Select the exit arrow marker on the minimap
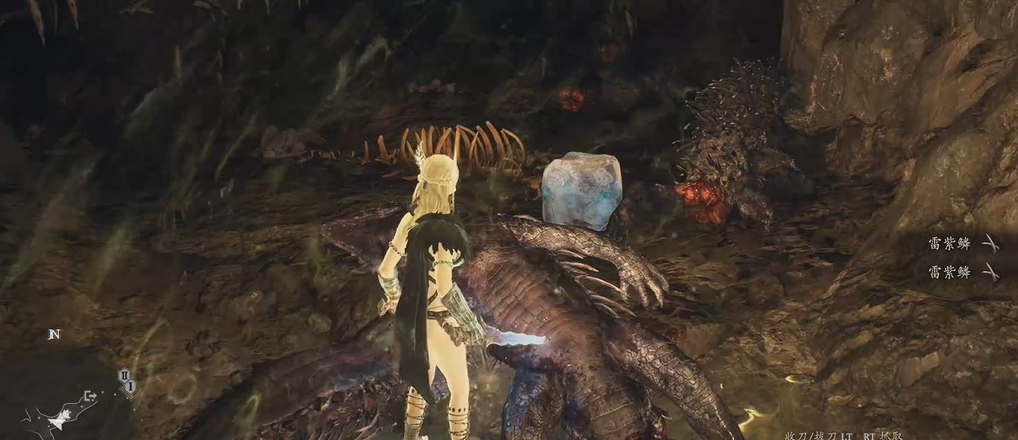 [x=90, y=396]
